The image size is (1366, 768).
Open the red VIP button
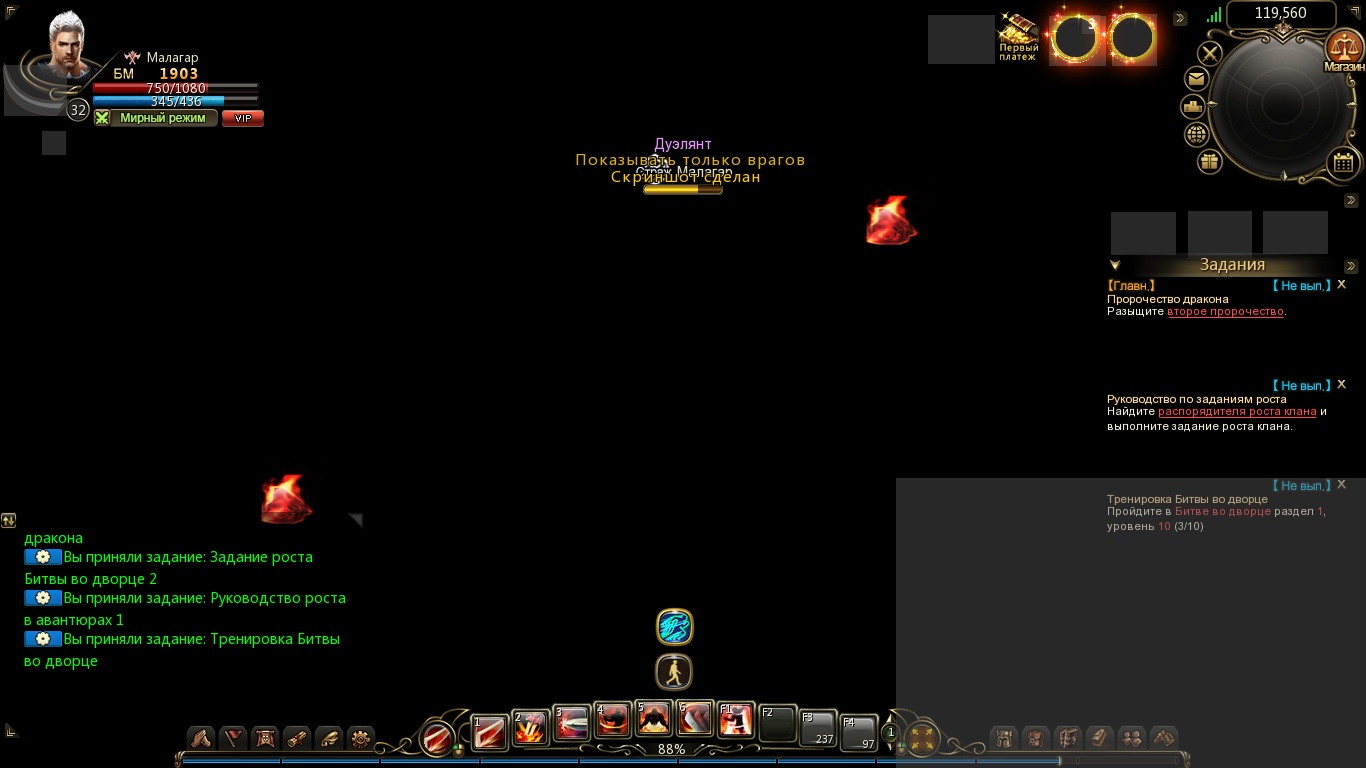[243, 118]
